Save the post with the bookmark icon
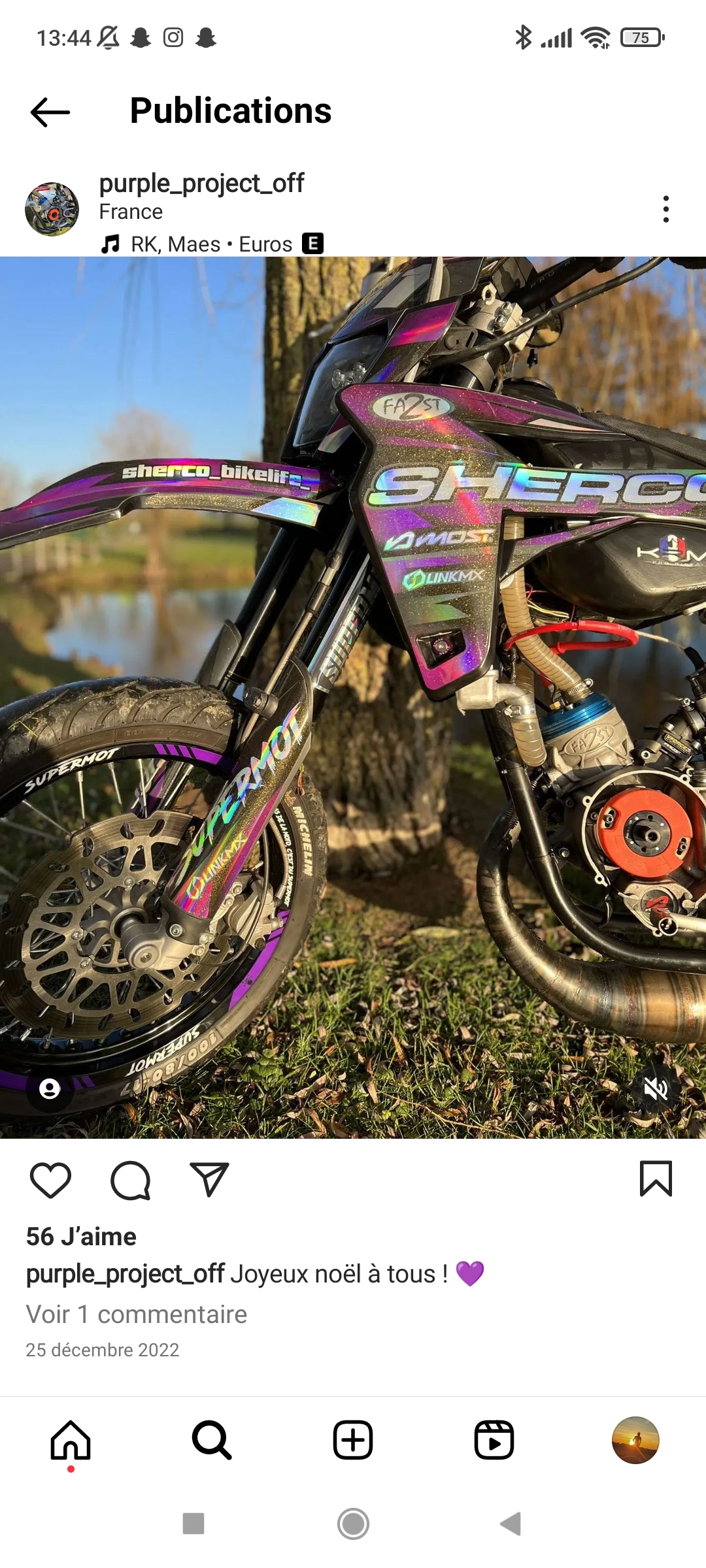 (656, 1179)
